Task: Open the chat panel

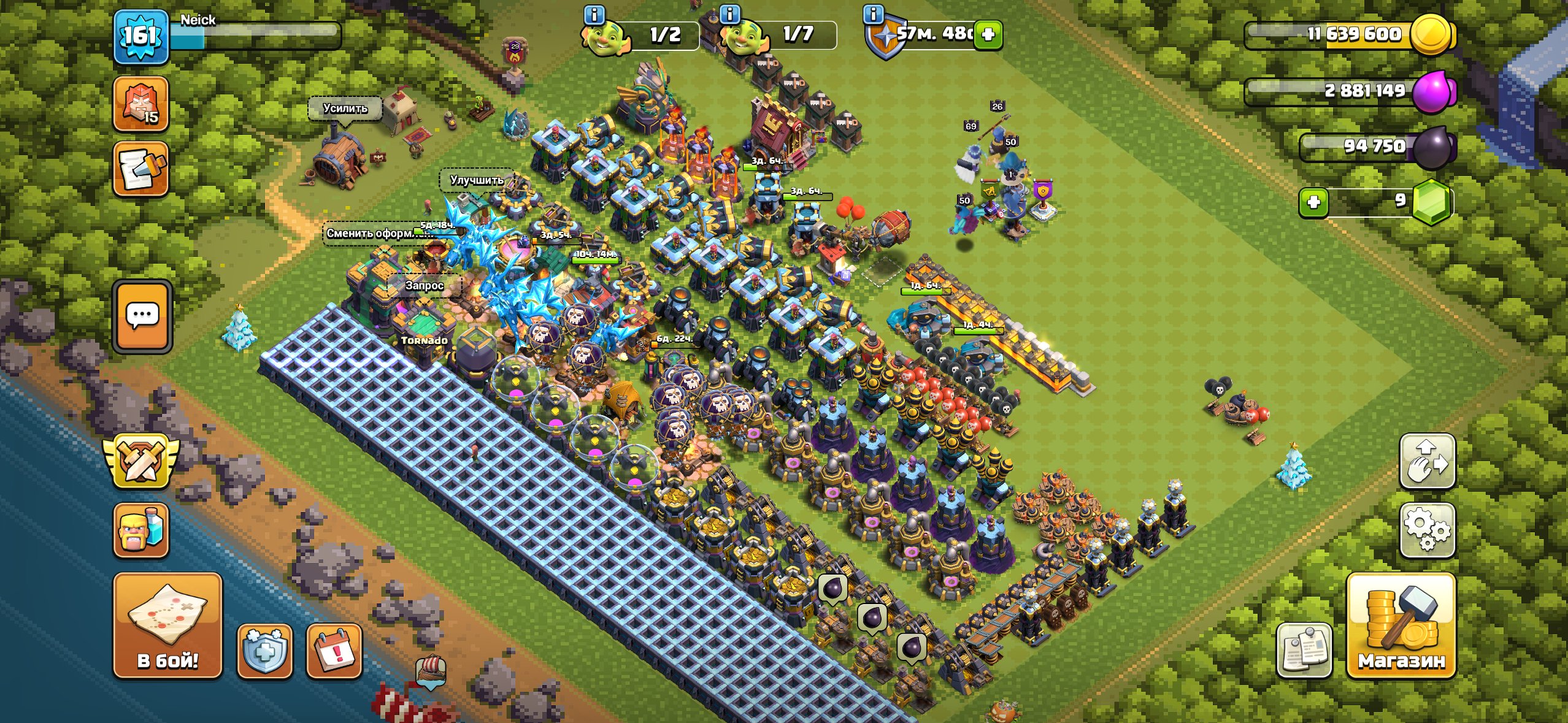Action: click(x=142, y=316)
